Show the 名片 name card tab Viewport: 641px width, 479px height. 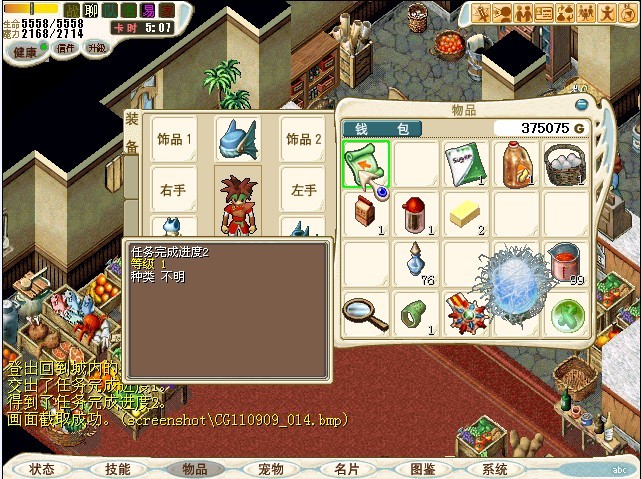346,468
